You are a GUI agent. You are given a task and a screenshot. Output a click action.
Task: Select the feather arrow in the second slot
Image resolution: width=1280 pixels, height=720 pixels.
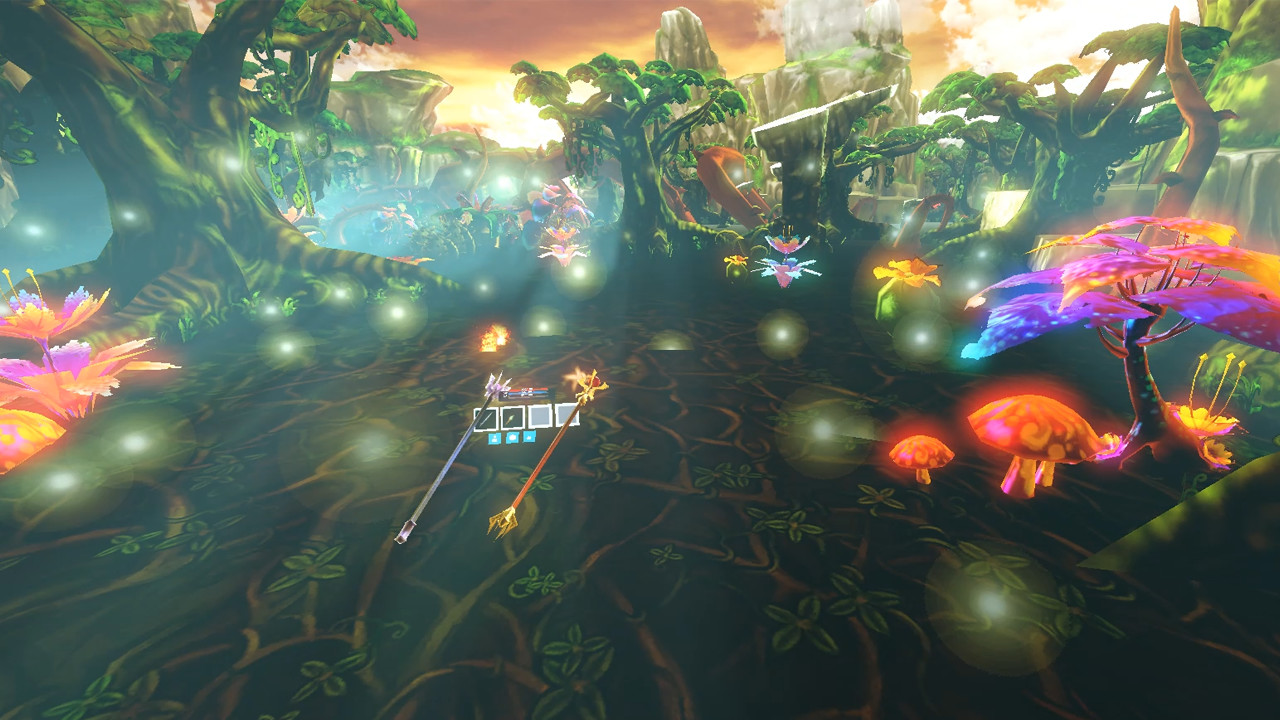(512, 418)
